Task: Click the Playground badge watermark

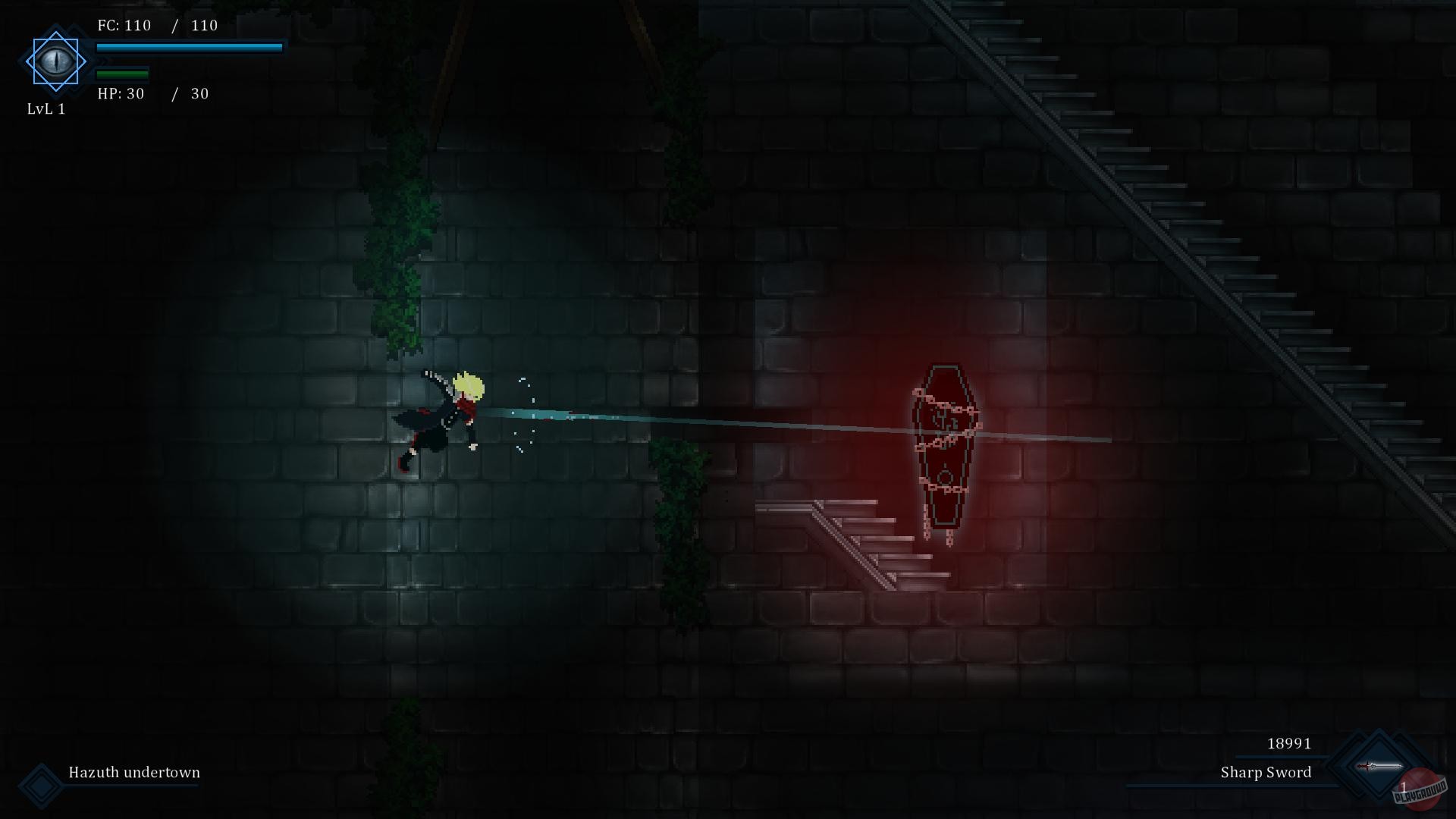Action: pyautogui.click(x=1421, y=792)
